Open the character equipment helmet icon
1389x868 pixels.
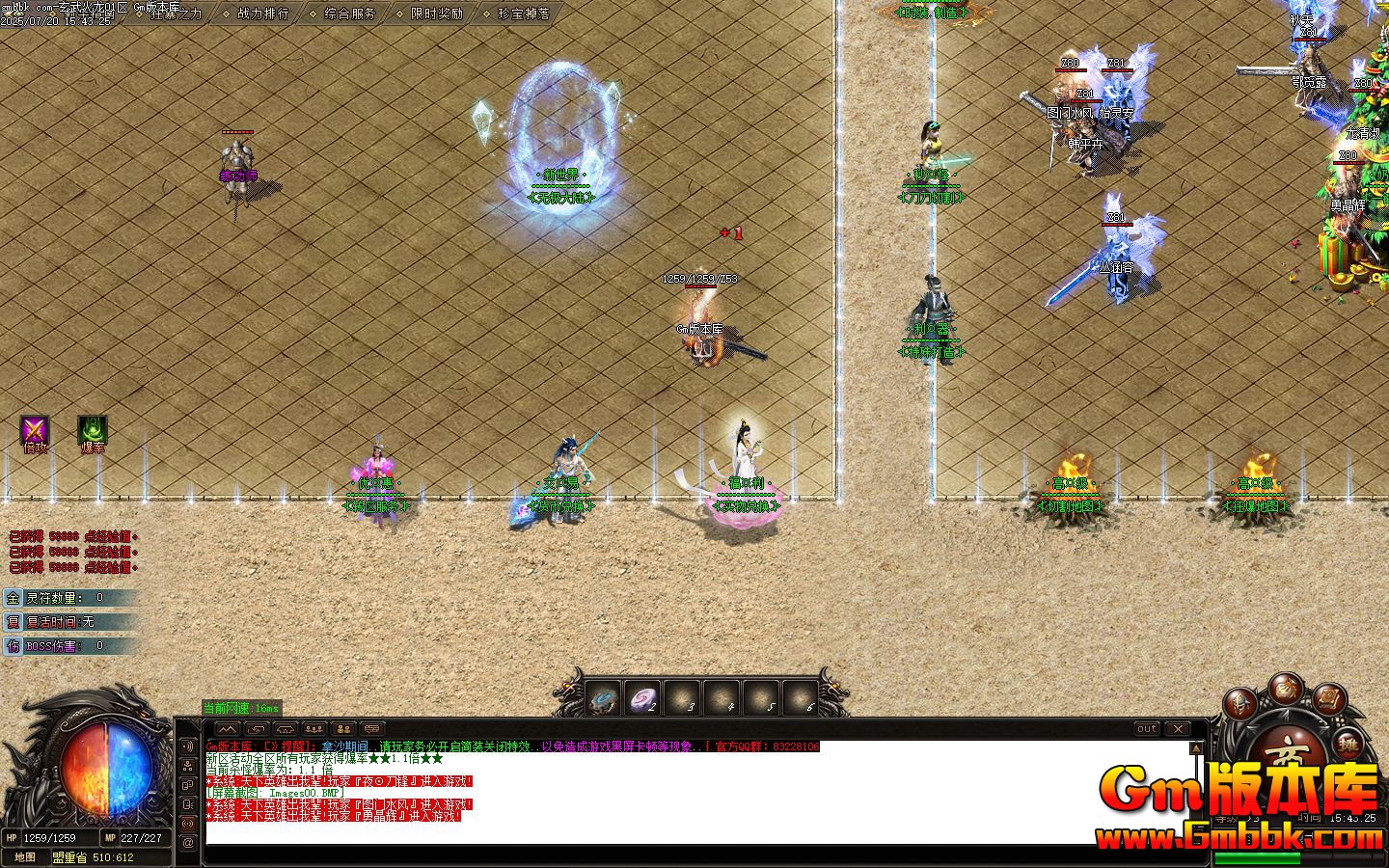pos(1239,705)
